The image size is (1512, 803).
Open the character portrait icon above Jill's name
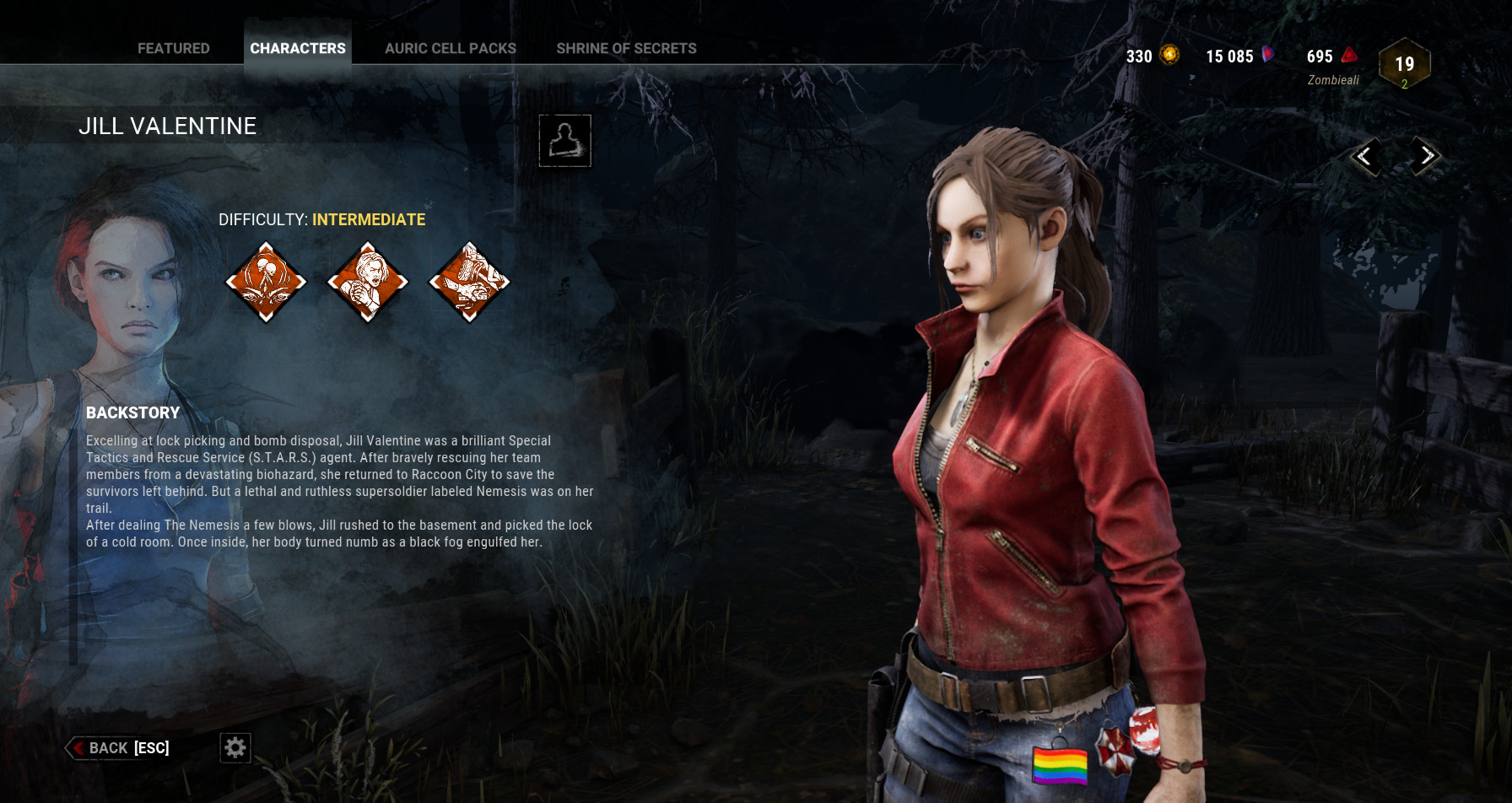tap(564, 142)
